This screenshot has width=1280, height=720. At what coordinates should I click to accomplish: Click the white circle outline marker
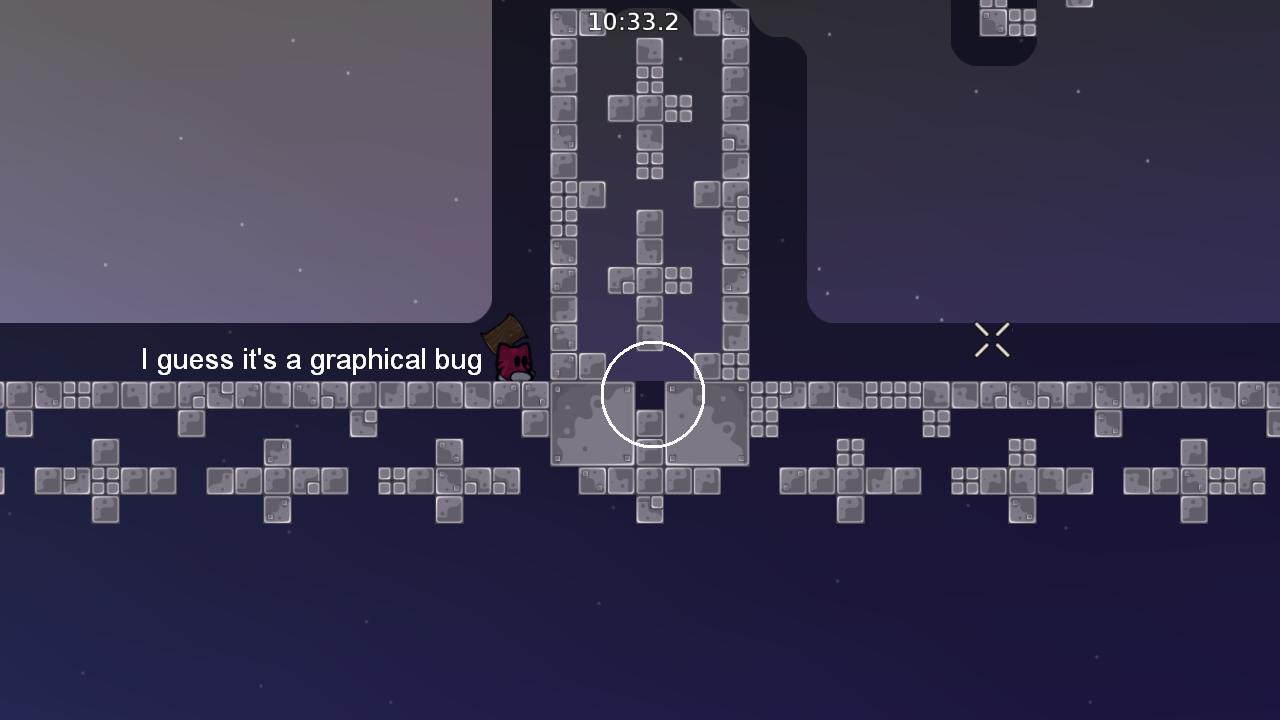(652, 345)
